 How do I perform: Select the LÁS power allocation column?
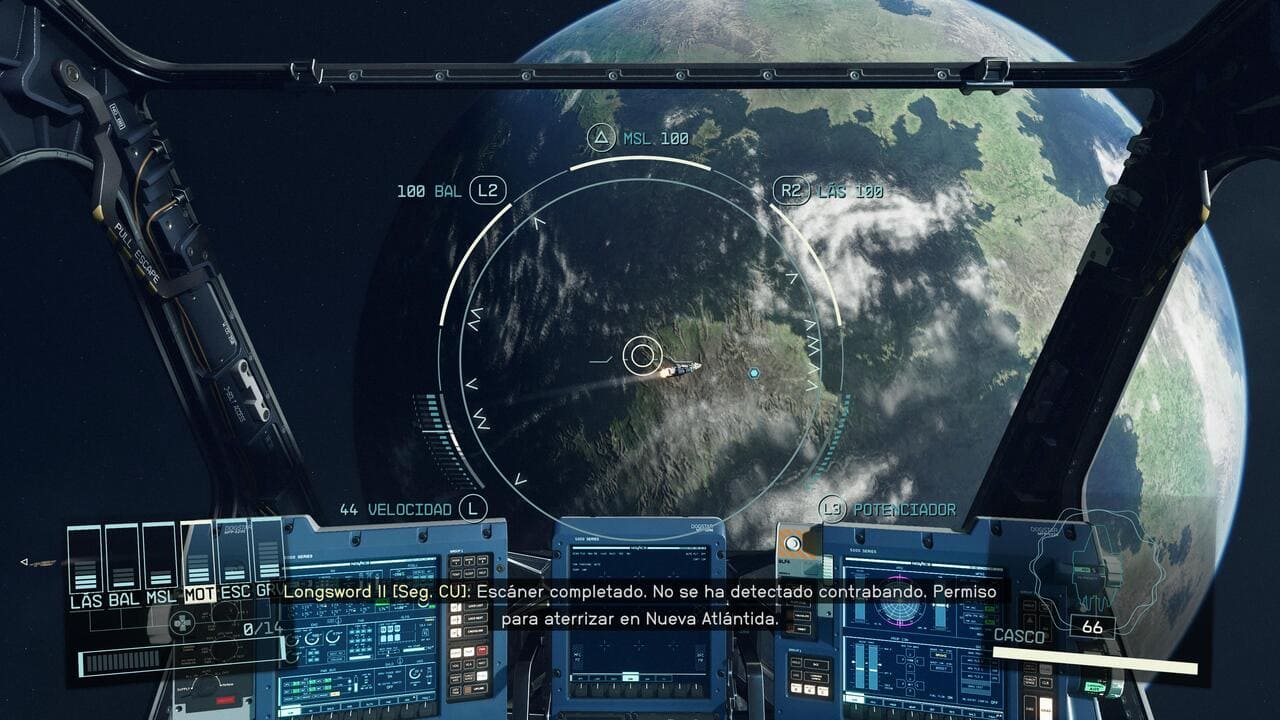(x=86, y=561)
